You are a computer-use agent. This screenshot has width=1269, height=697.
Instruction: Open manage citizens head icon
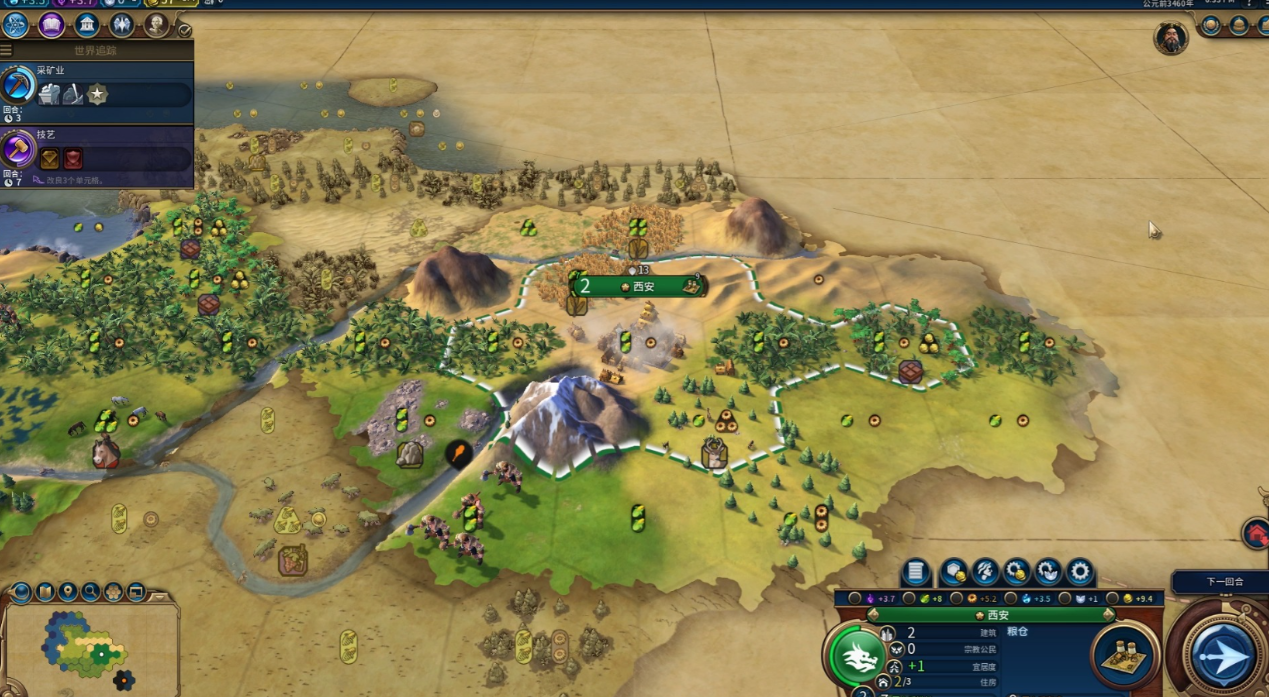point(985,572)
